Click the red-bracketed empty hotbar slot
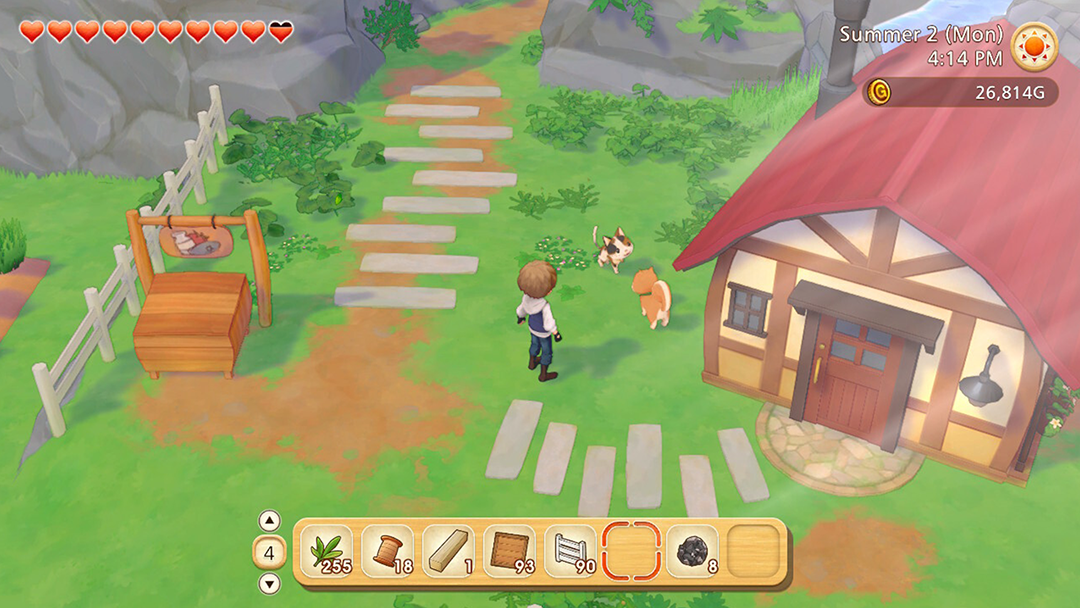This screenshot has width=1080, height=608. point(632,552)
